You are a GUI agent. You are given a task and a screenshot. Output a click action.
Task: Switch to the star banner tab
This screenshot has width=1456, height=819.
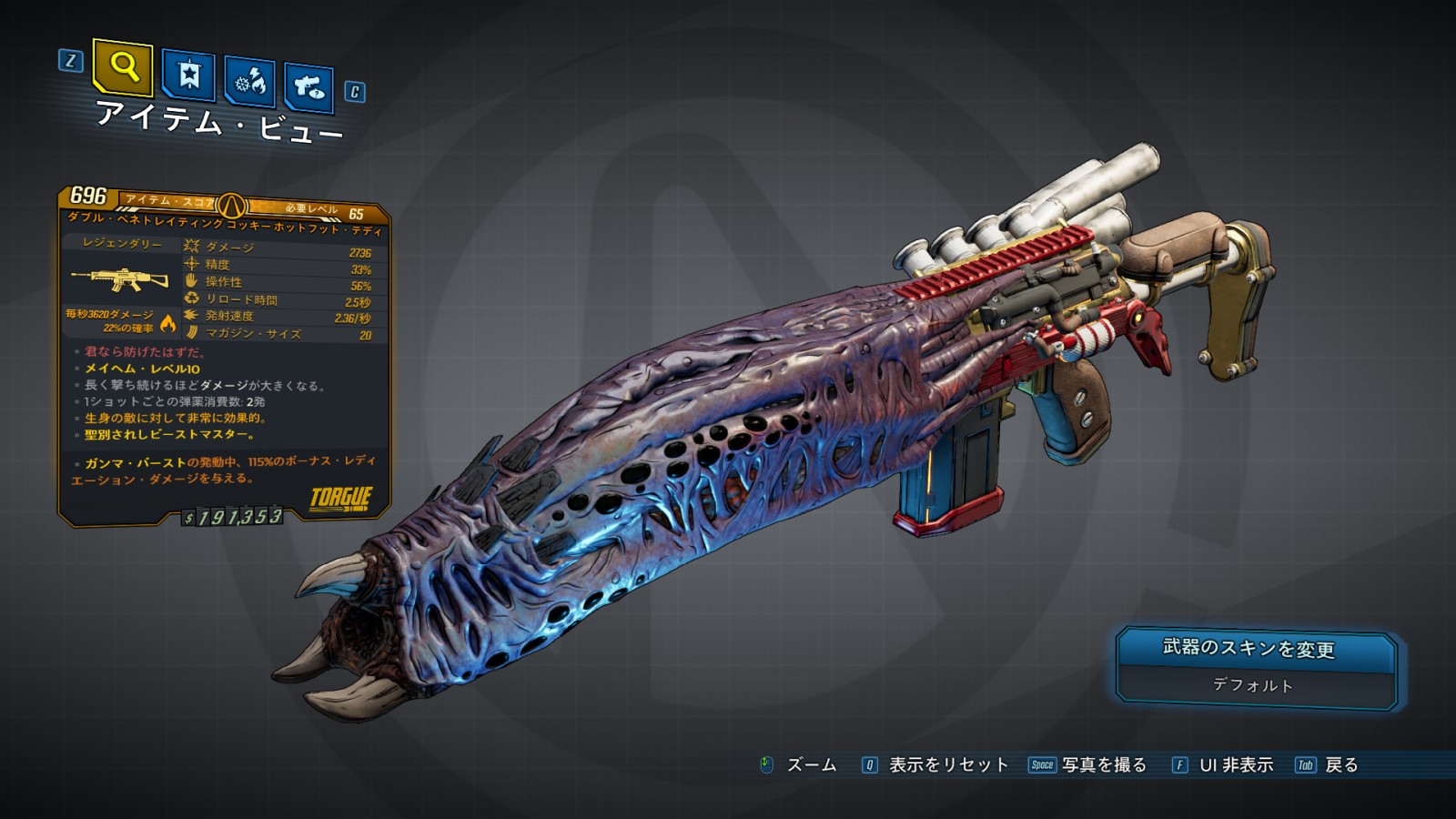click(x=188, y=76)
